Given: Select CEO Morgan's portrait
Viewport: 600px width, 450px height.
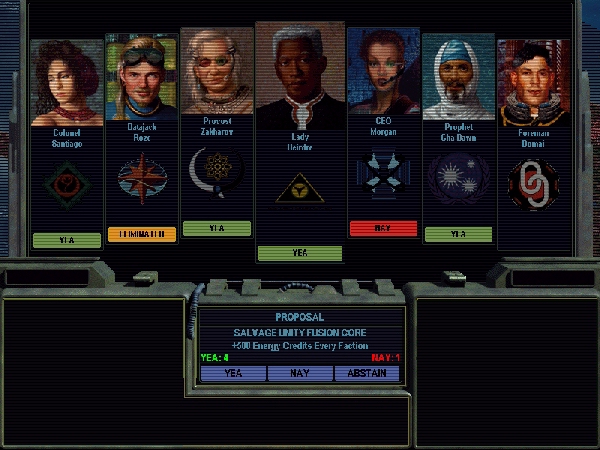Looking at the screenshot, I should 383,72.
